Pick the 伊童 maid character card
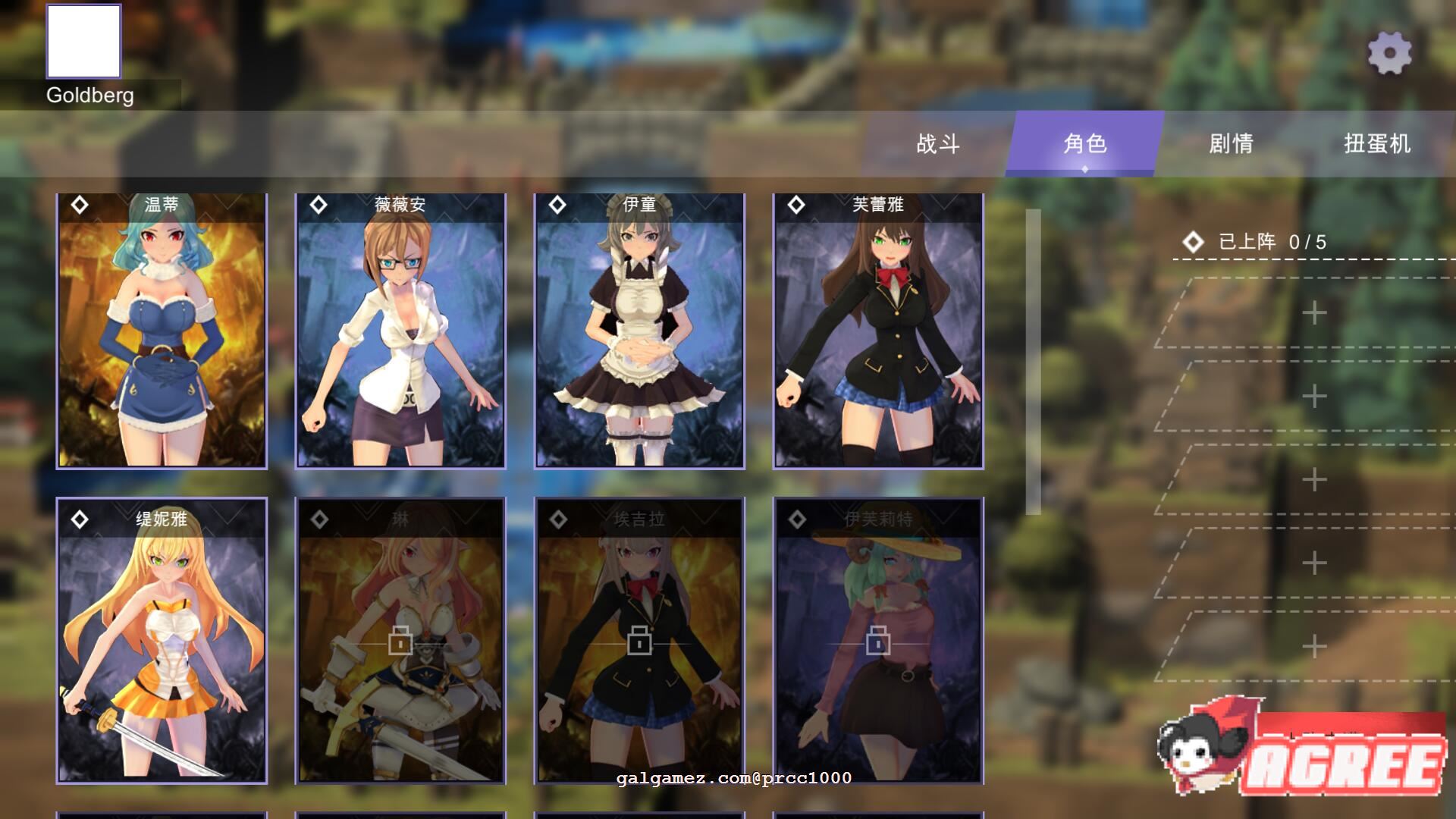The image size is (1456, 819). tap(639, 331)
